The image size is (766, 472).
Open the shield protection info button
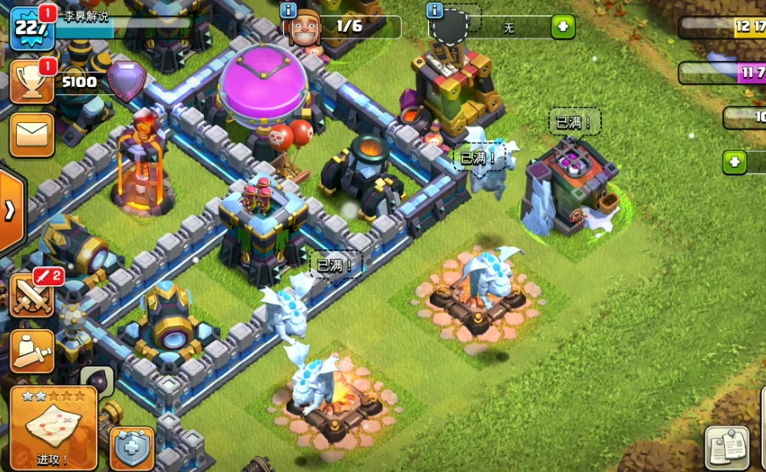[132, 448]
